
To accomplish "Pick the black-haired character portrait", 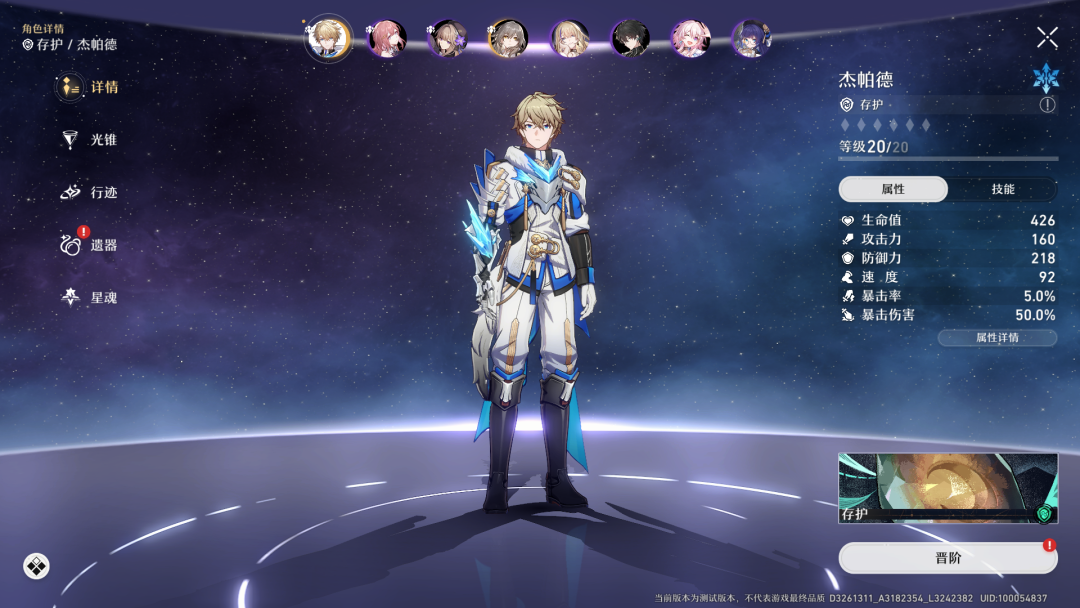I will [x=630, y=39].
